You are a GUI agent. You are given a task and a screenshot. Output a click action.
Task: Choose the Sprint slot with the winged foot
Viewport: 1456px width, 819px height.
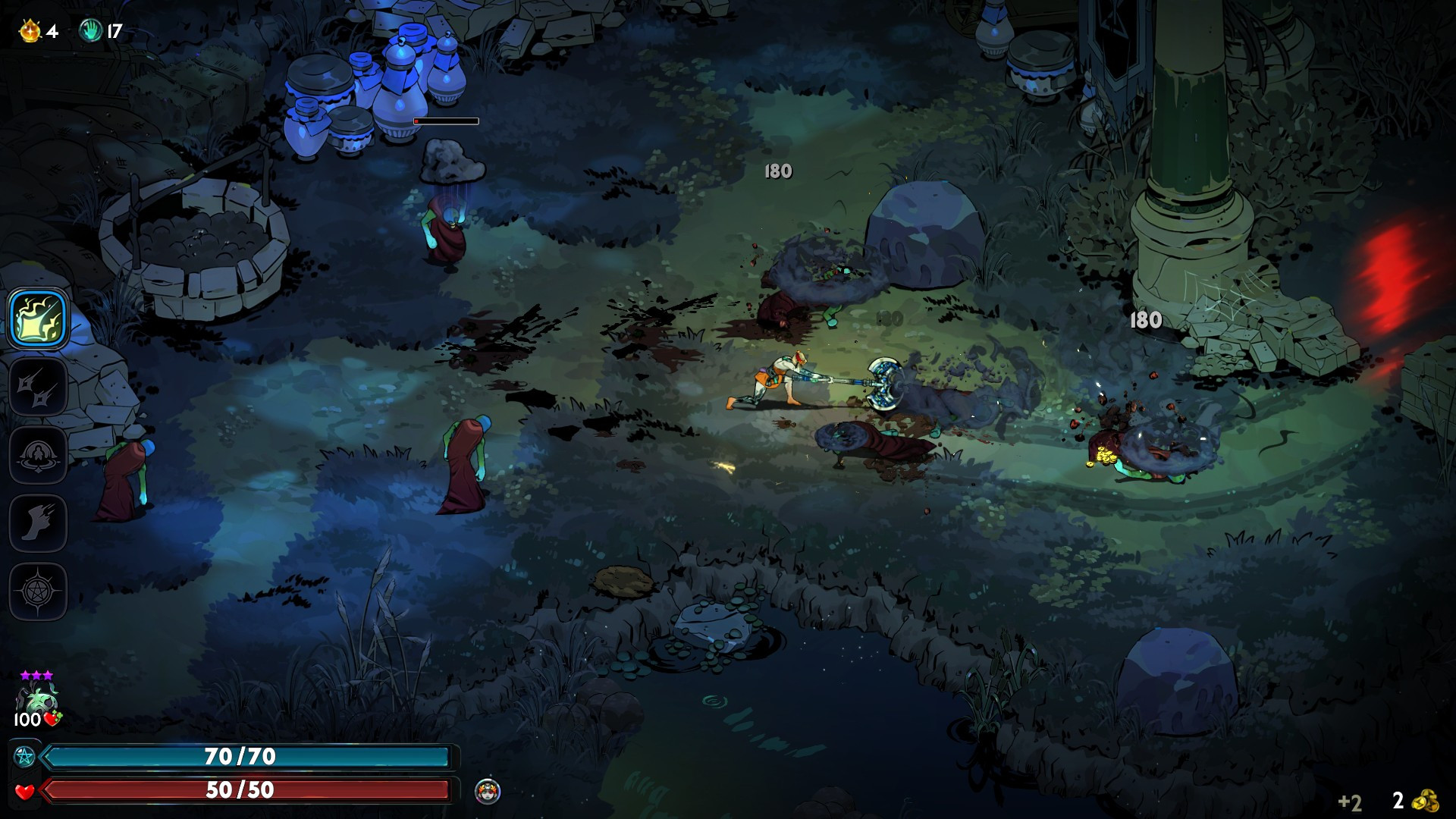pyautogui.click(x=39, y=523)
